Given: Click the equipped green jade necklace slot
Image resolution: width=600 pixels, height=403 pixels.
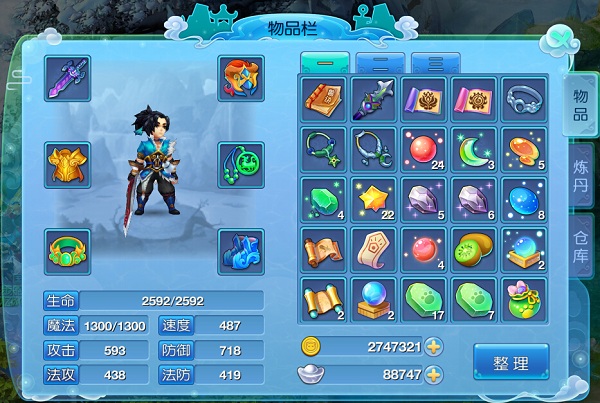Looking at the screenshot, I should pyautogui.click(x=241, y=163).
